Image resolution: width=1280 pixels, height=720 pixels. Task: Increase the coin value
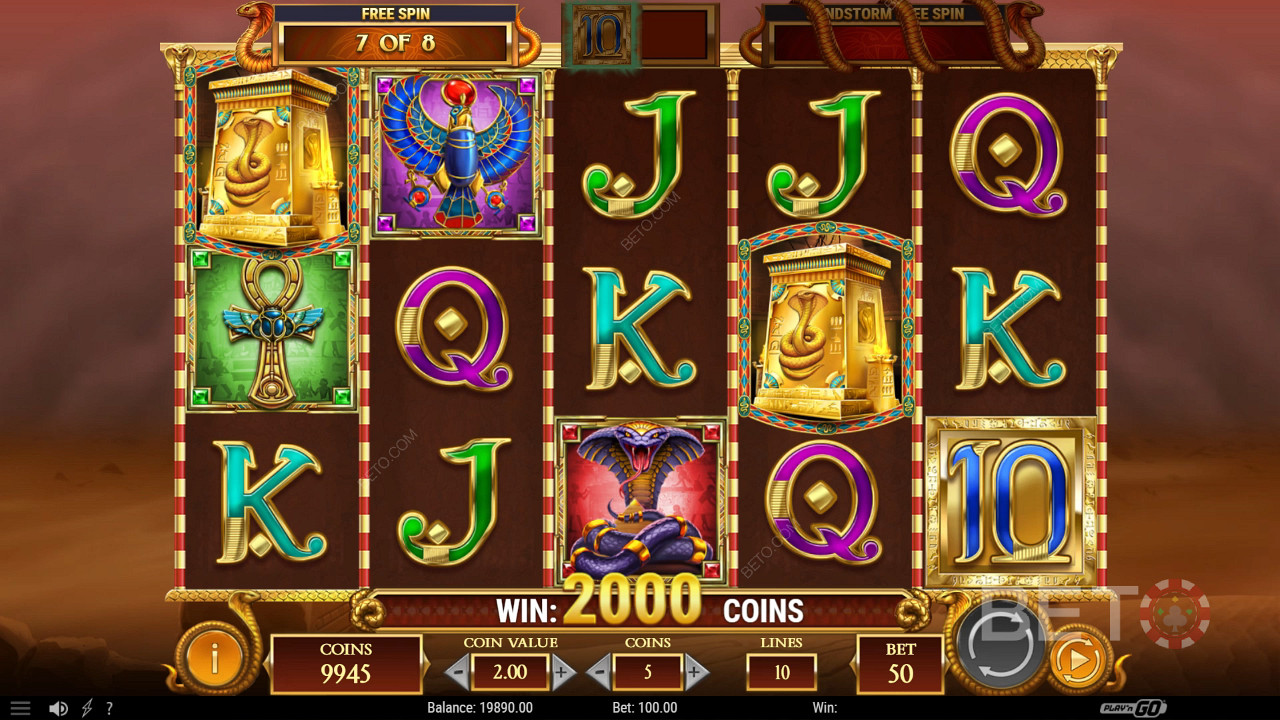(563, 672)
